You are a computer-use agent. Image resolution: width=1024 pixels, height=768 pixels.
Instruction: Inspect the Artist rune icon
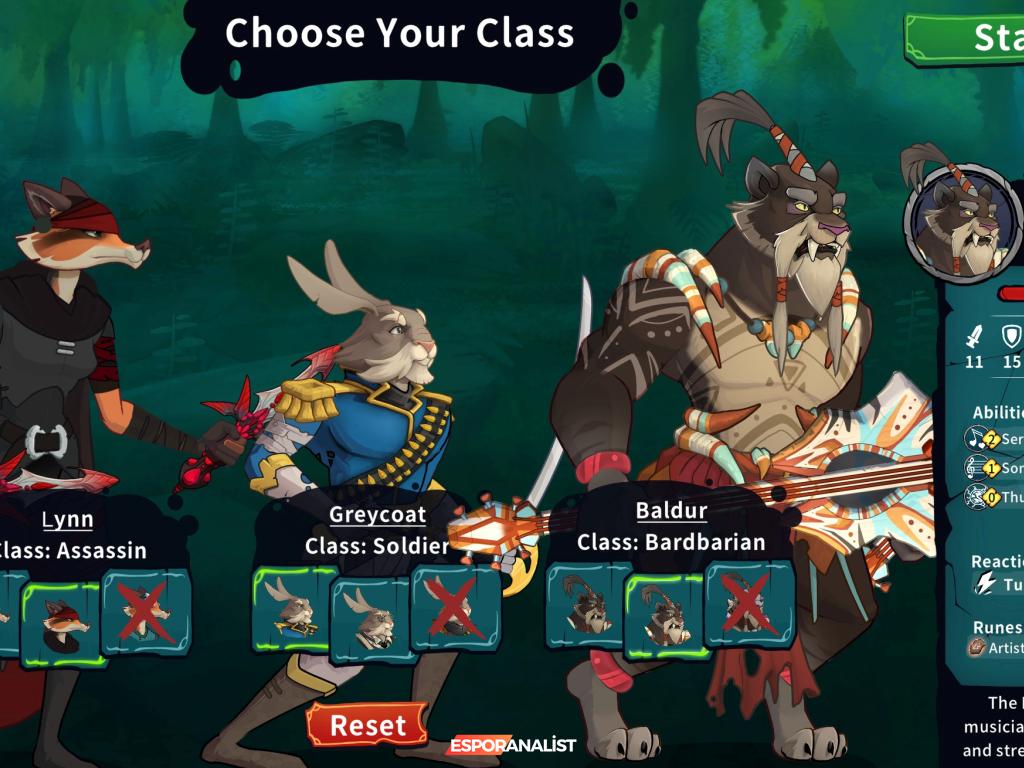click(x=977, y=648)
